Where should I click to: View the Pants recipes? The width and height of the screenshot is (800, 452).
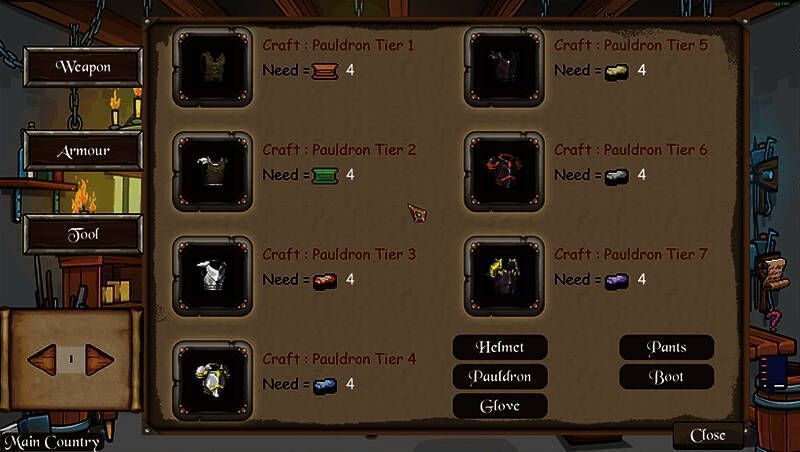pyautogui.click(x=666, y=347)
